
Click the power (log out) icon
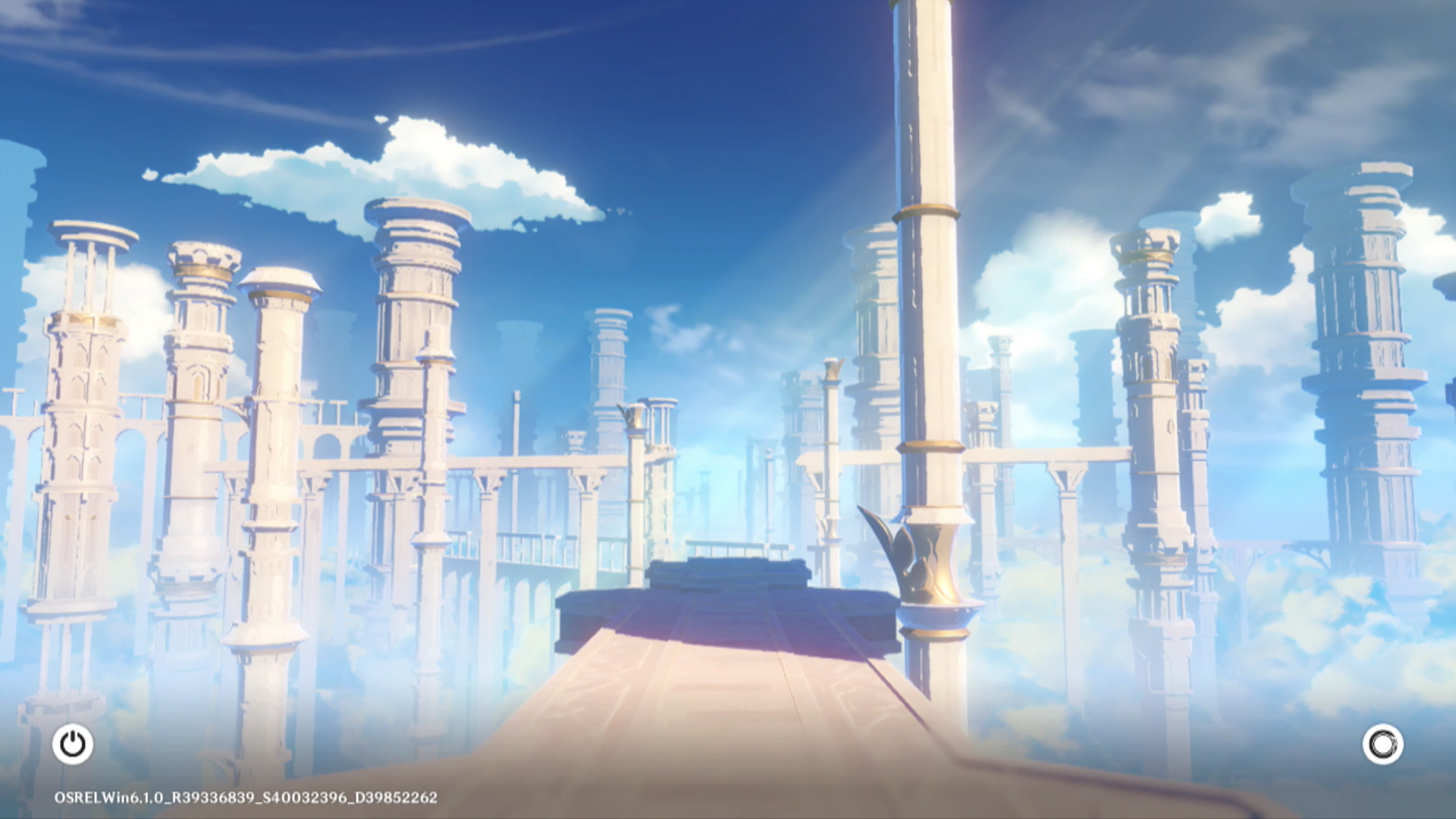point(73,744)
